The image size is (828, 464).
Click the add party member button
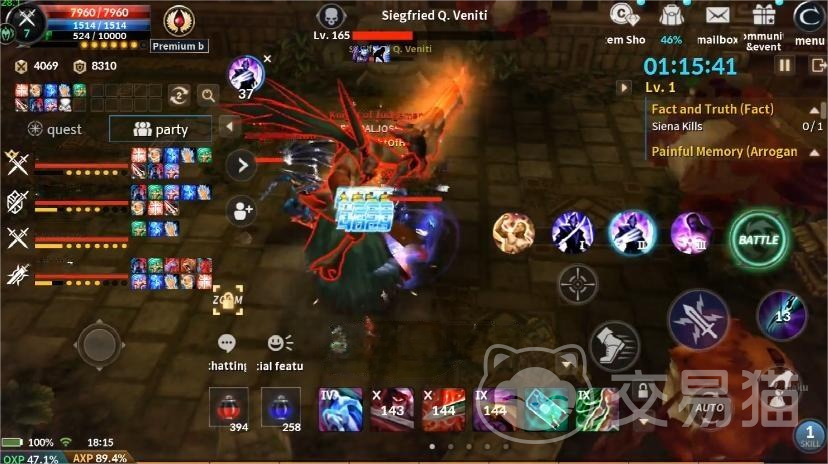[241, 210]
